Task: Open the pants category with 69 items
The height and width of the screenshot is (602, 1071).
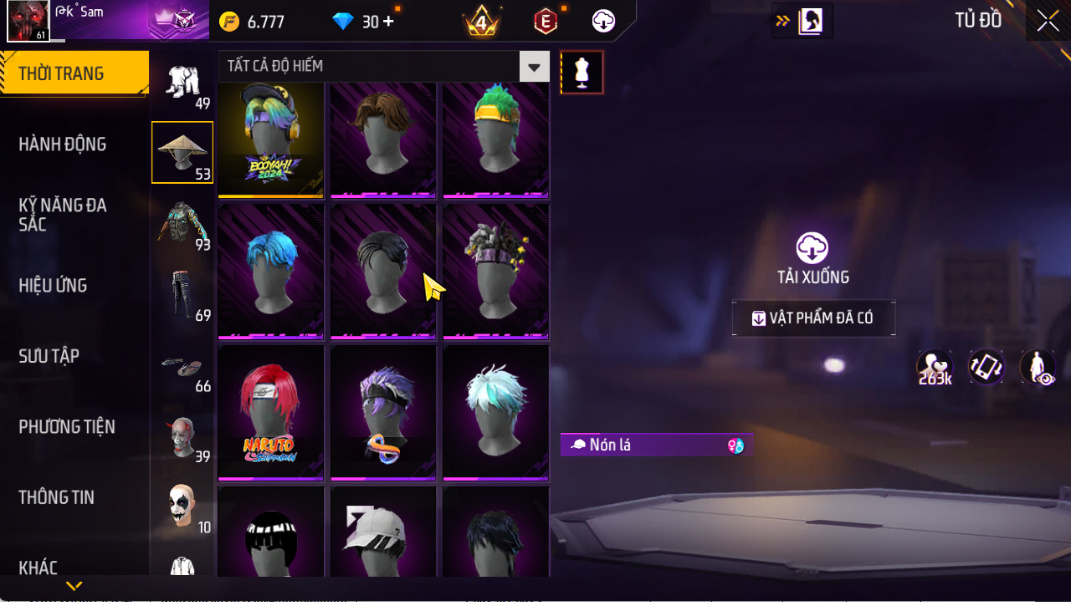Action: point(182,295)
